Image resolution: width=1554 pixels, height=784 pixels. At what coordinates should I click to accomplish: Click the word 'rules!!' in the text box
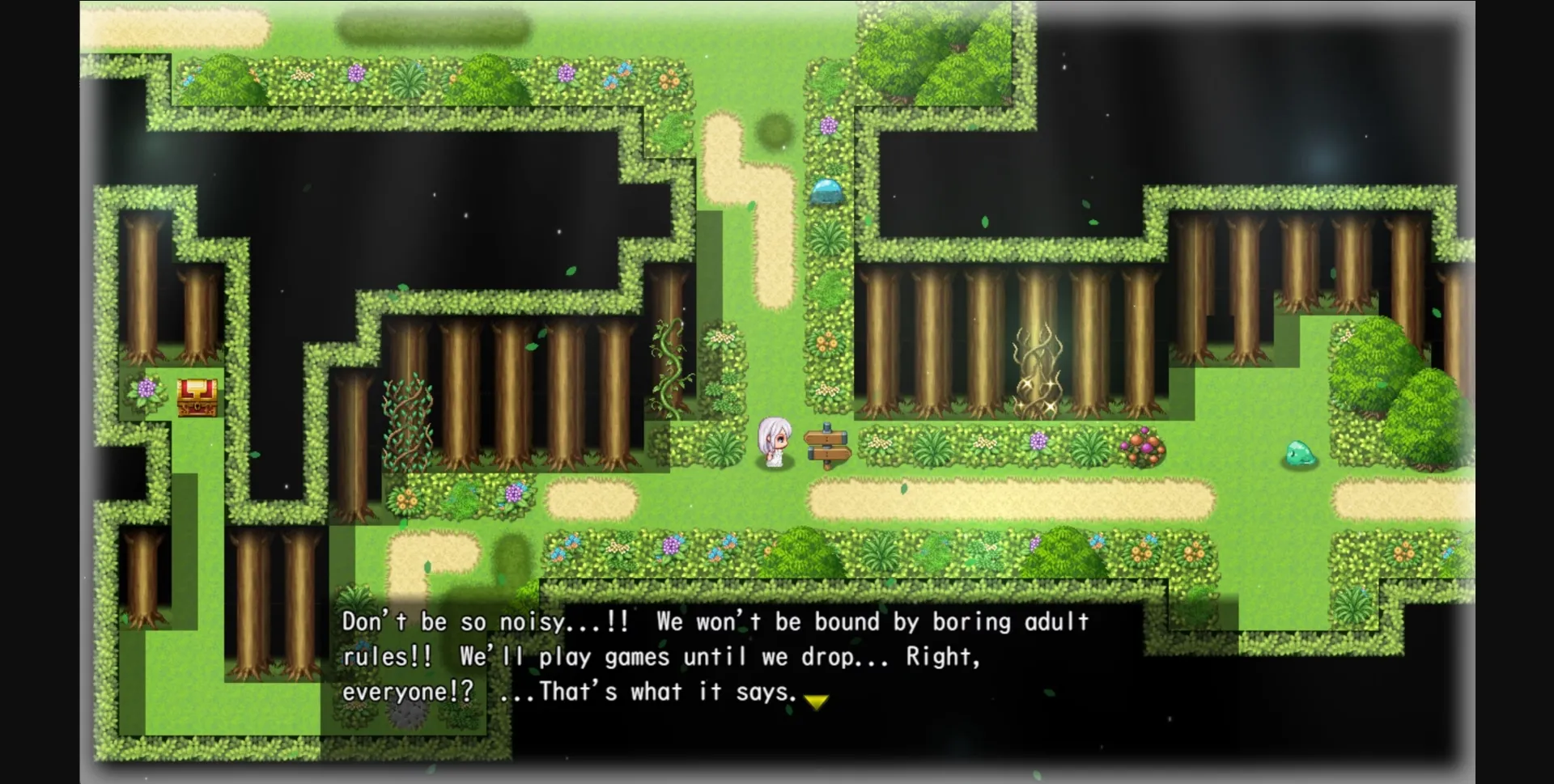(x=386, y=657)
